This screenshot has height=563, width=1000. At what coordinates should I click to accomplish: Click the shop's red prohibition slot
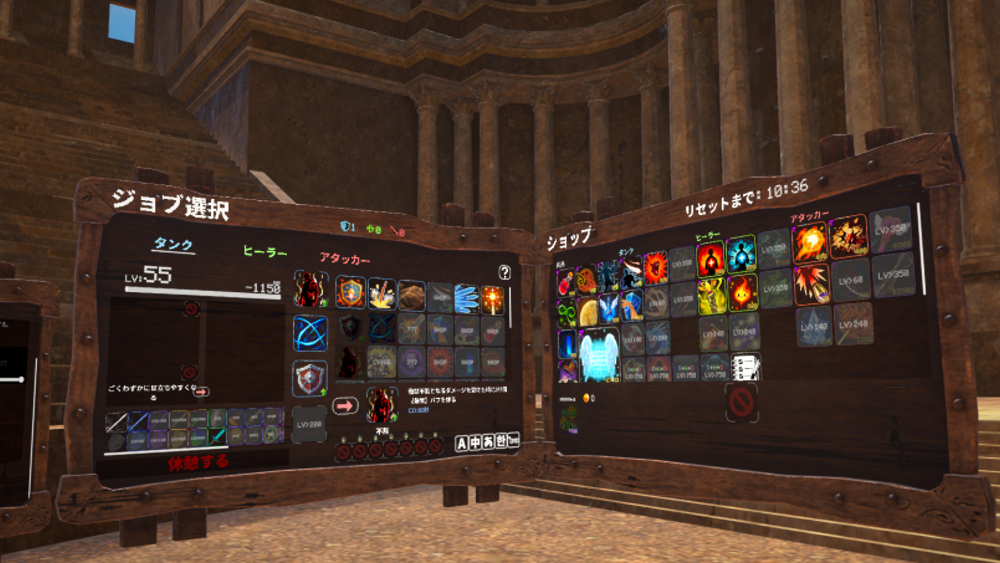point(741,403)
